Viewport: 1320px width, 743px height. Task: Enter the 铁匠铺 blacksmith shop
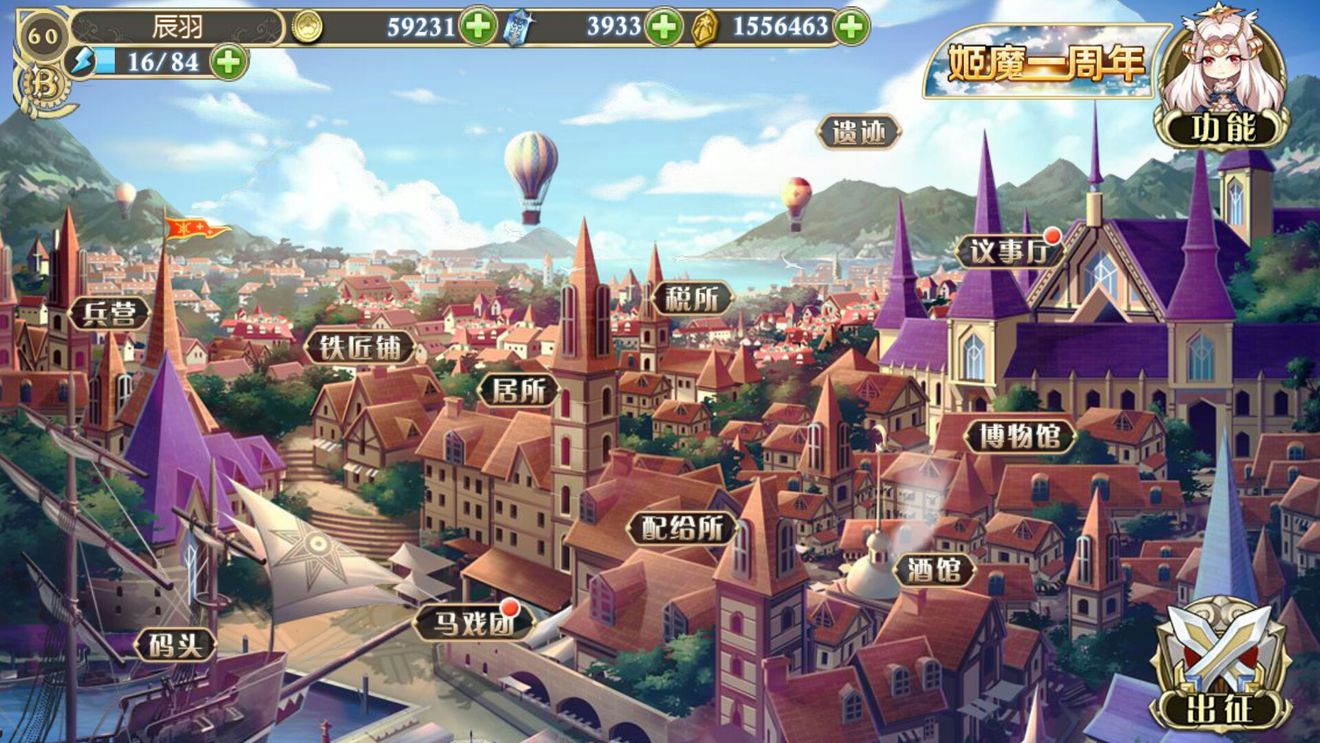point(362,346)
